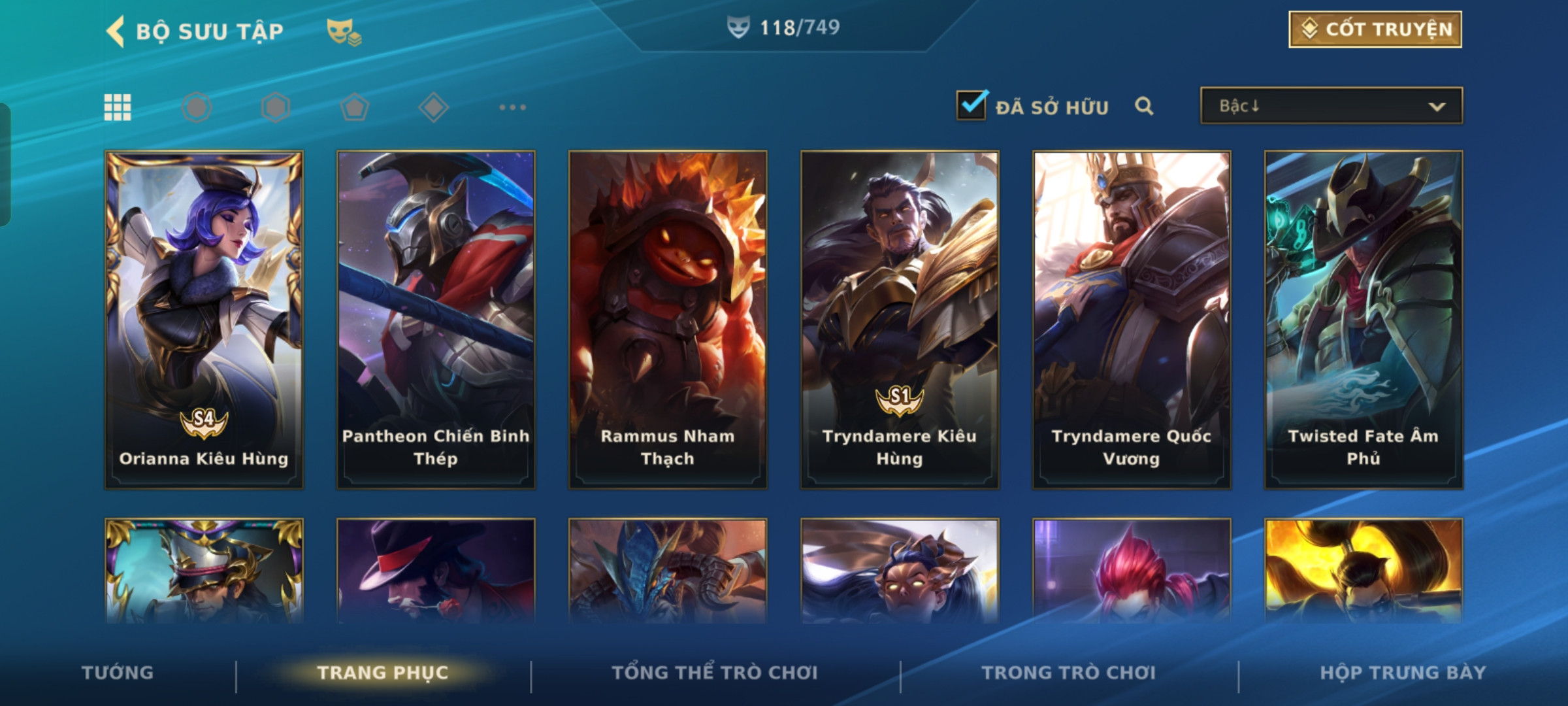
Task: Select Twisted Fate Âm Phủ skin
Action: click(1364, 320)
